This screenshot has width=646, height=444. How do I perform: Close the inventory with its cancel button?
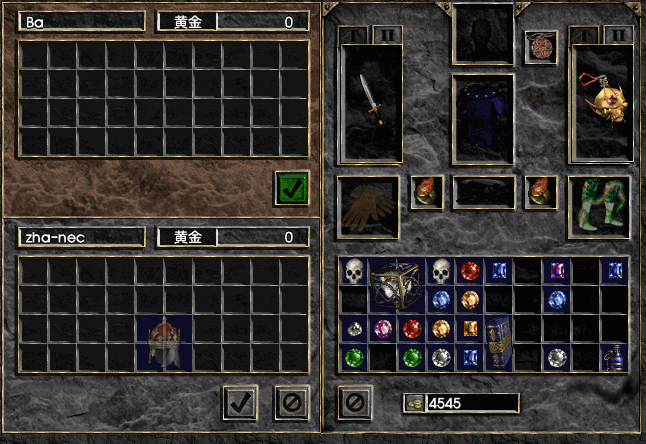[x=355, y=402]
